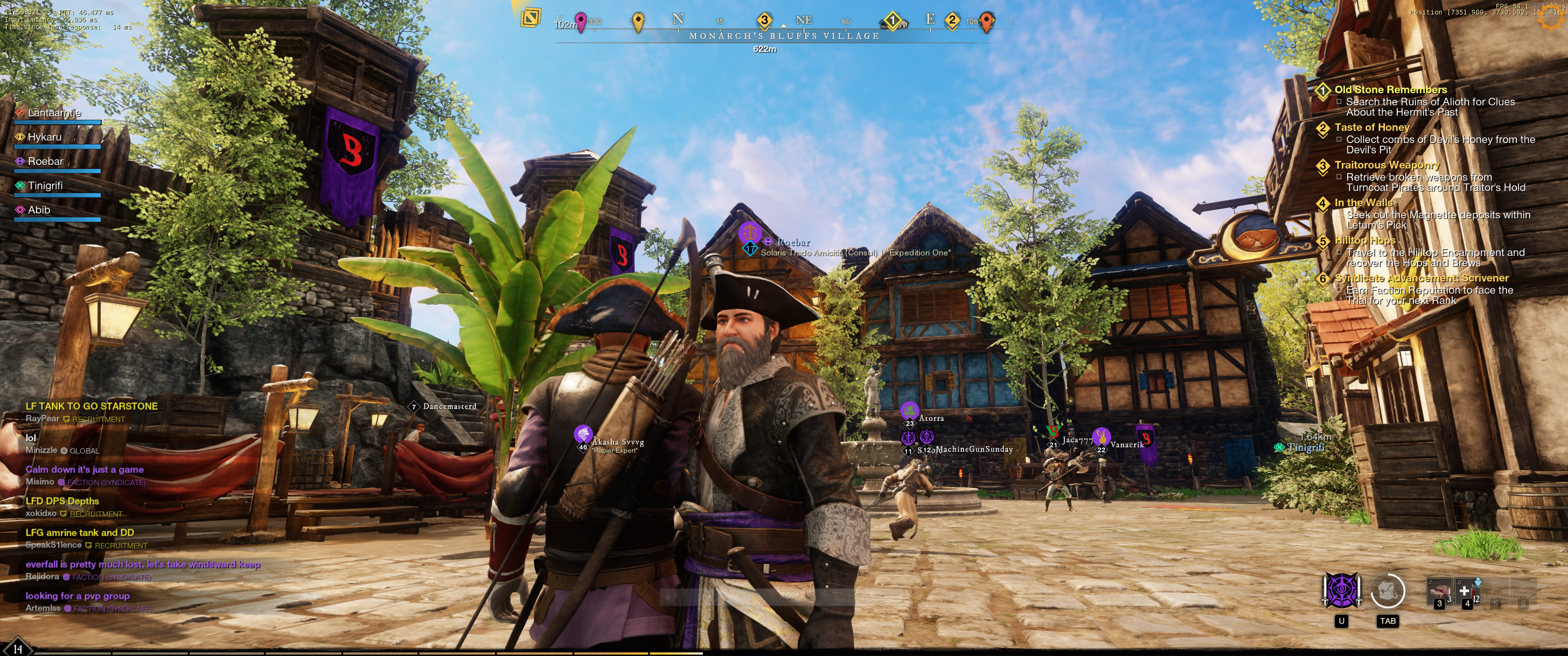Click the yellow stacked-squares icon beside compass
Screen dimensions: 1568x656
531,17
